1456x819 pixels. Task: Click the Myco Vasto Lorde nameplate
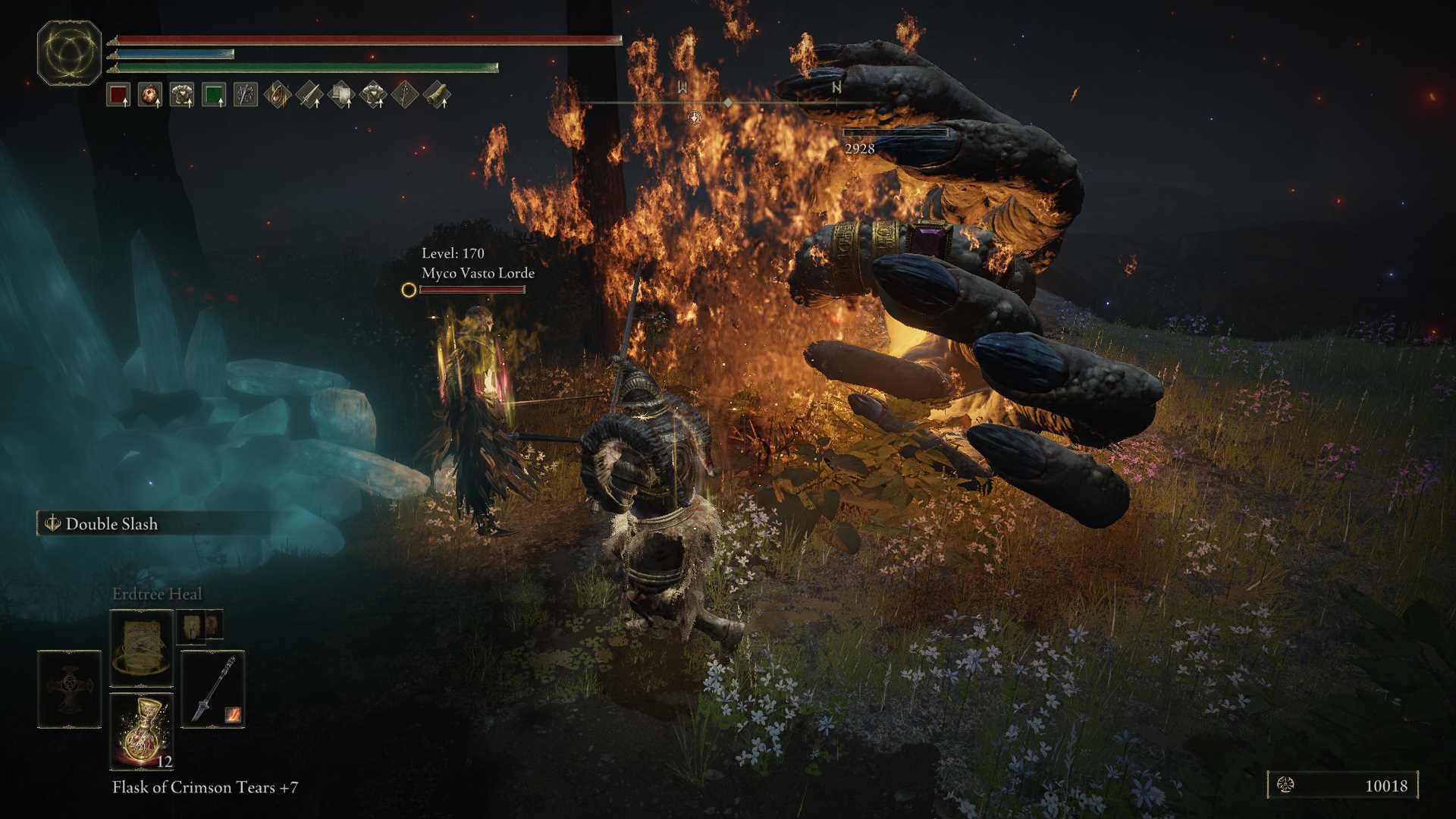click(478, 273)
